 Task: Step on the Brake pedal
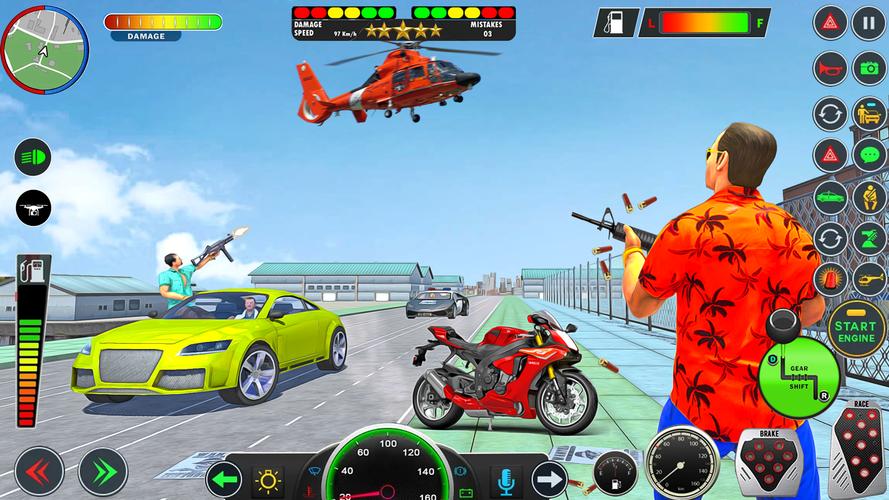pos(769,461)
